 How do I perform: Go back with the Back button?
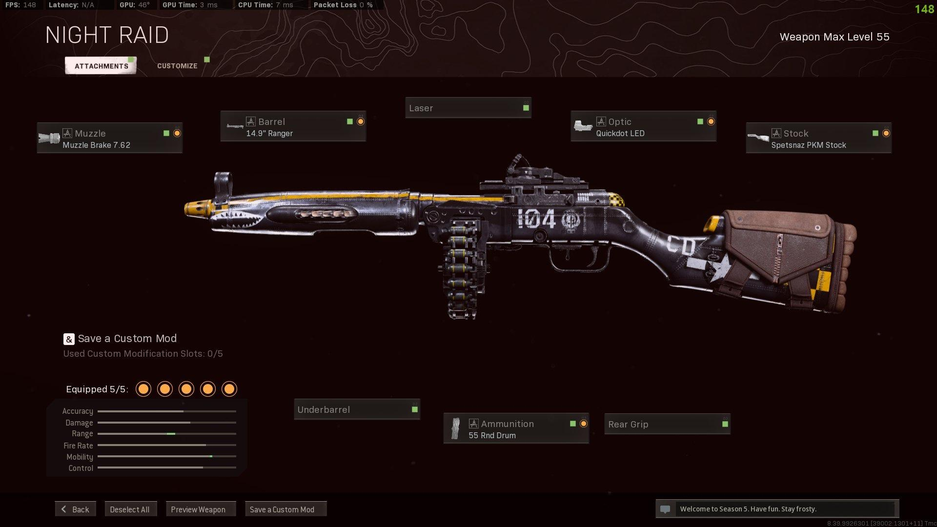(75, 509)
